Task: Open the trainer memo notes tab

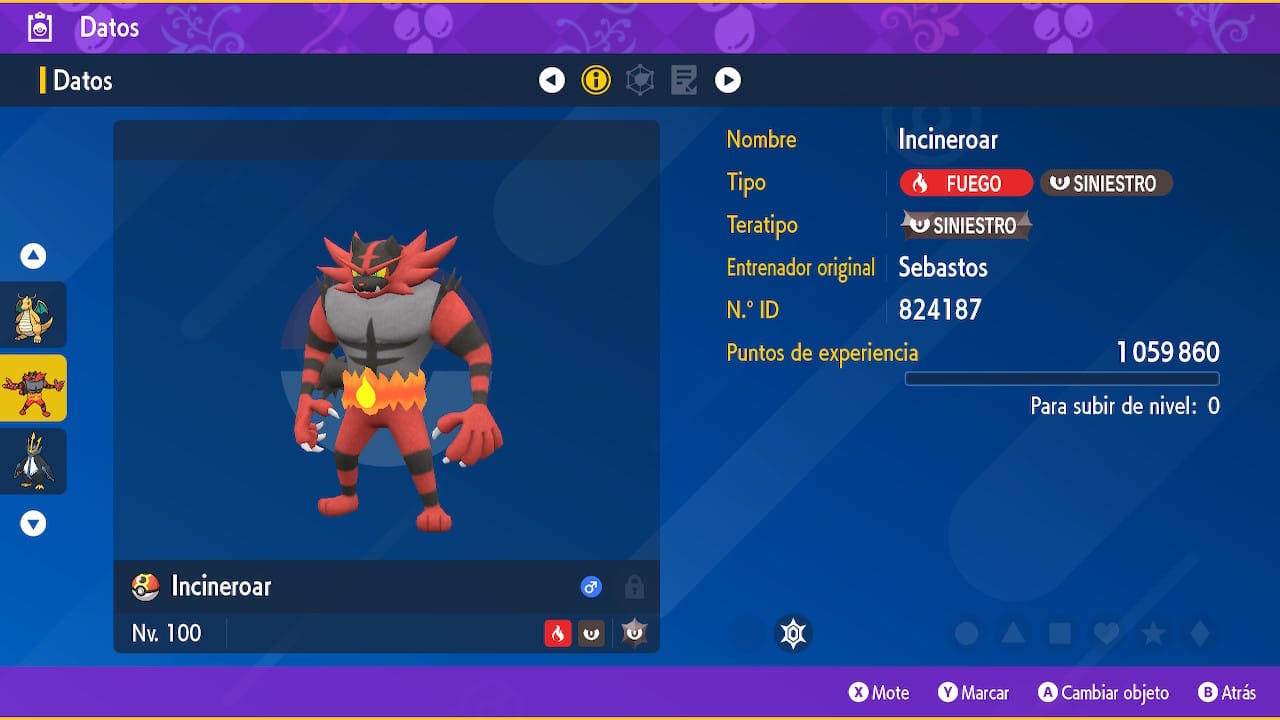Action: (x=684, y=80)
